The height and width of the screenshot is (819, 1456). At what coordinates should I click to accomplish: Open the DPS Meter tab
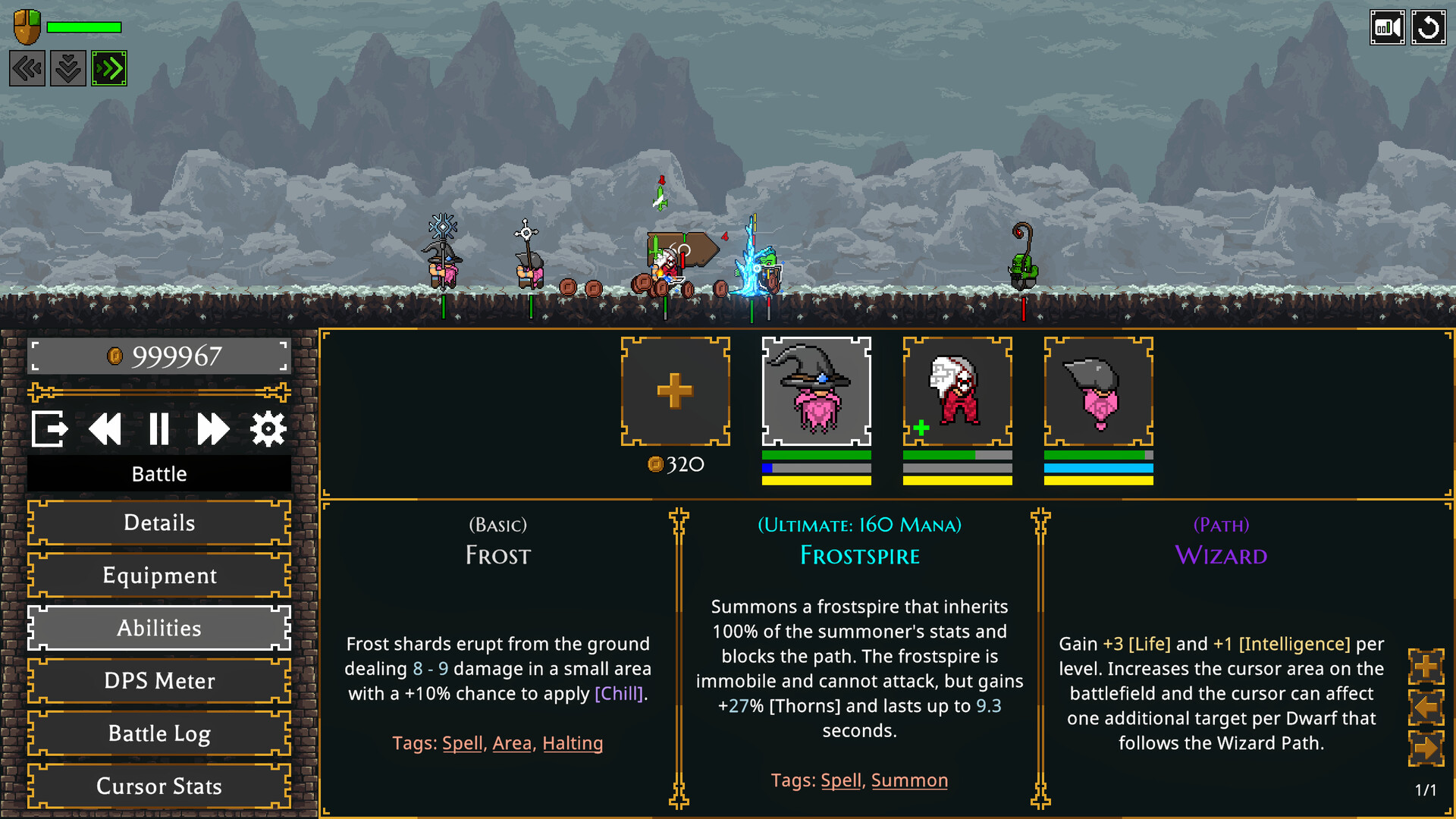tap(158, 681)
